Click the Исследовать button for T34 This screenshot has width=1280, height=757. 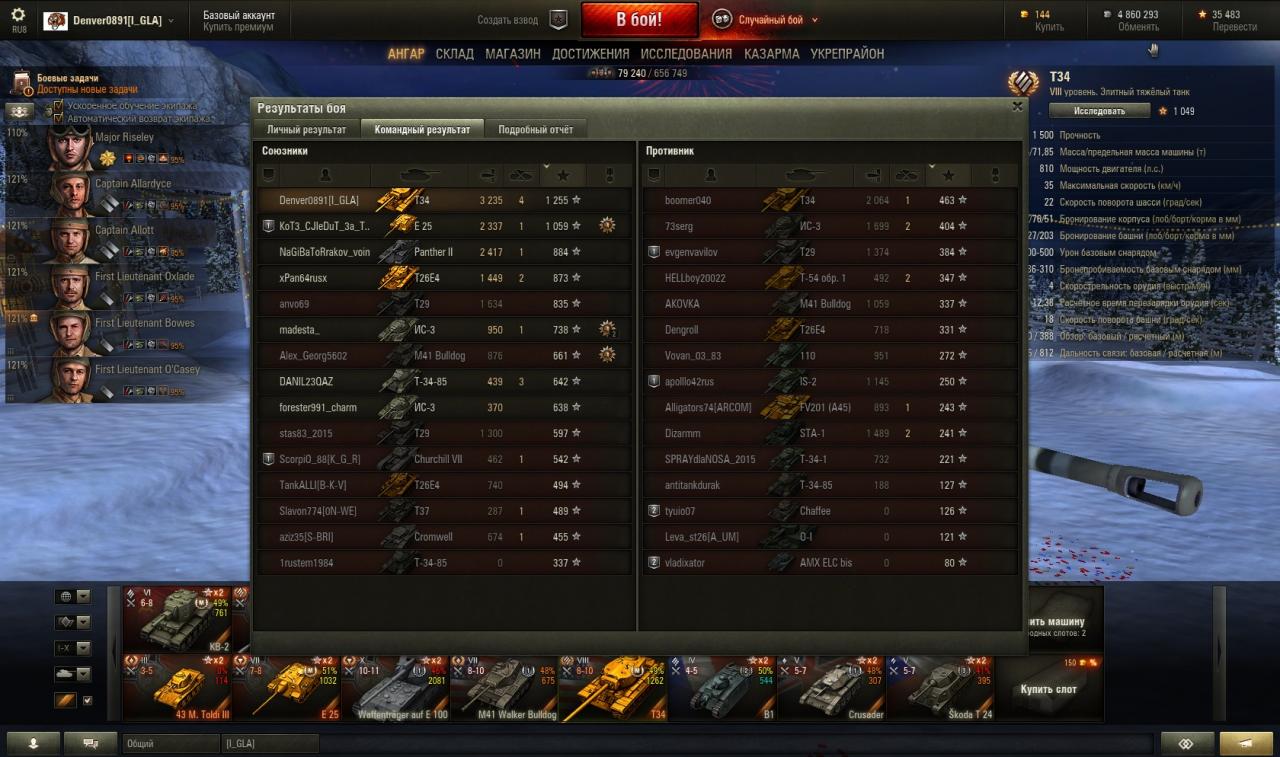(1100, 111)
